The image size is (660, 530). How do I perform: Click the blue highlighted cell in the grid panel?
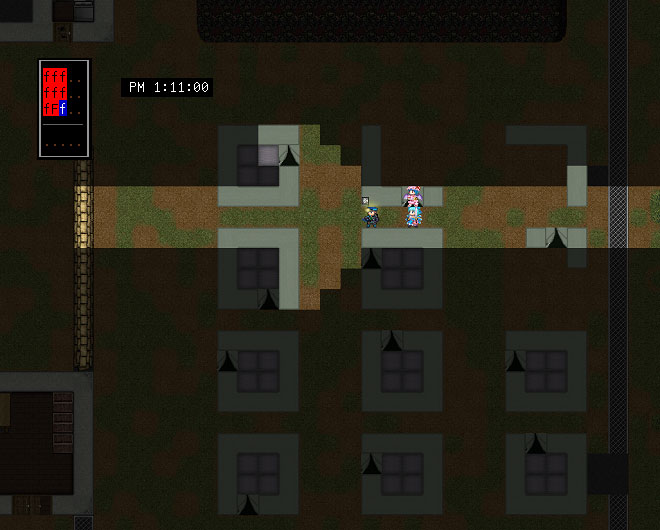click(x=63, y=108)
